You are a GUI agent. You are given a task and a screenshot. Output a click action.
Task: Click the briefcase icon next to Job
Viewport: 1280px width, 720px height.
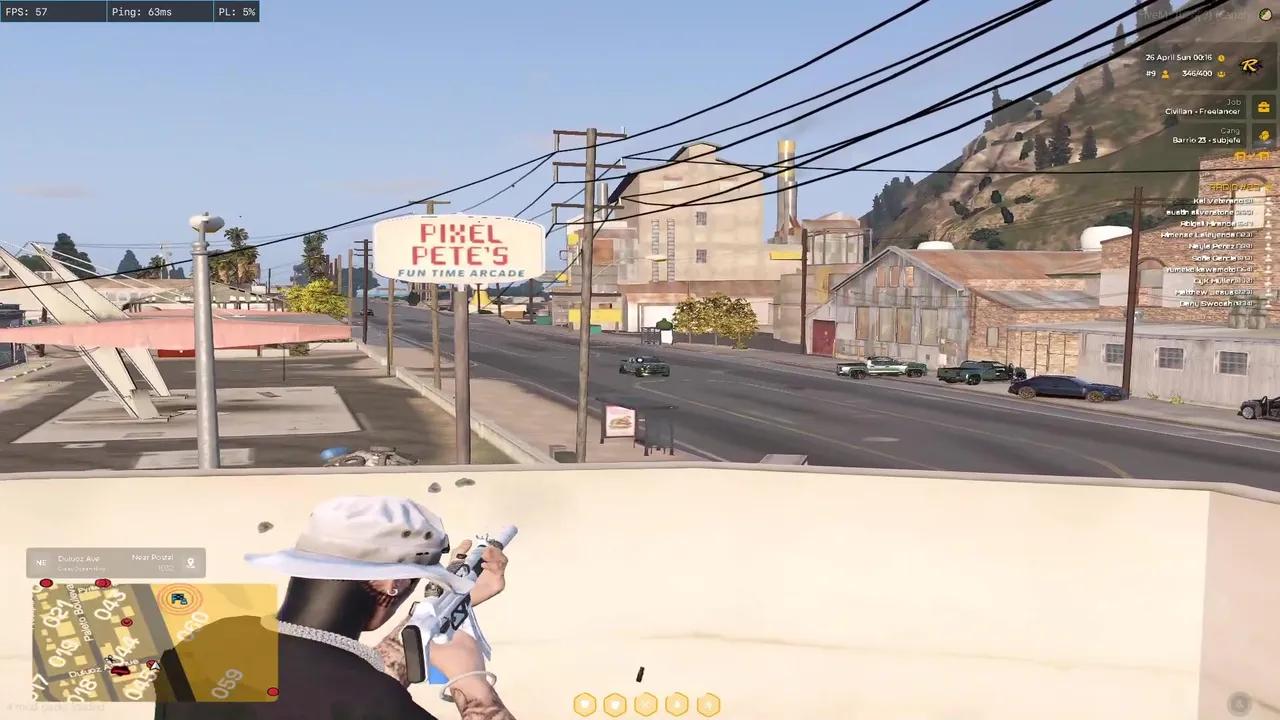[x=1264, y=106]
